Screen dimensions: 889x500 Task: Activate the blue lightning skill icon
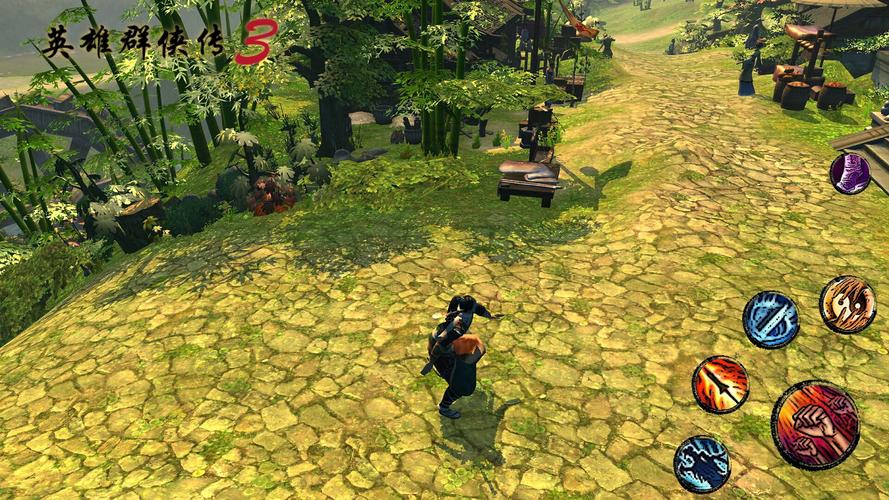point(701,464)
